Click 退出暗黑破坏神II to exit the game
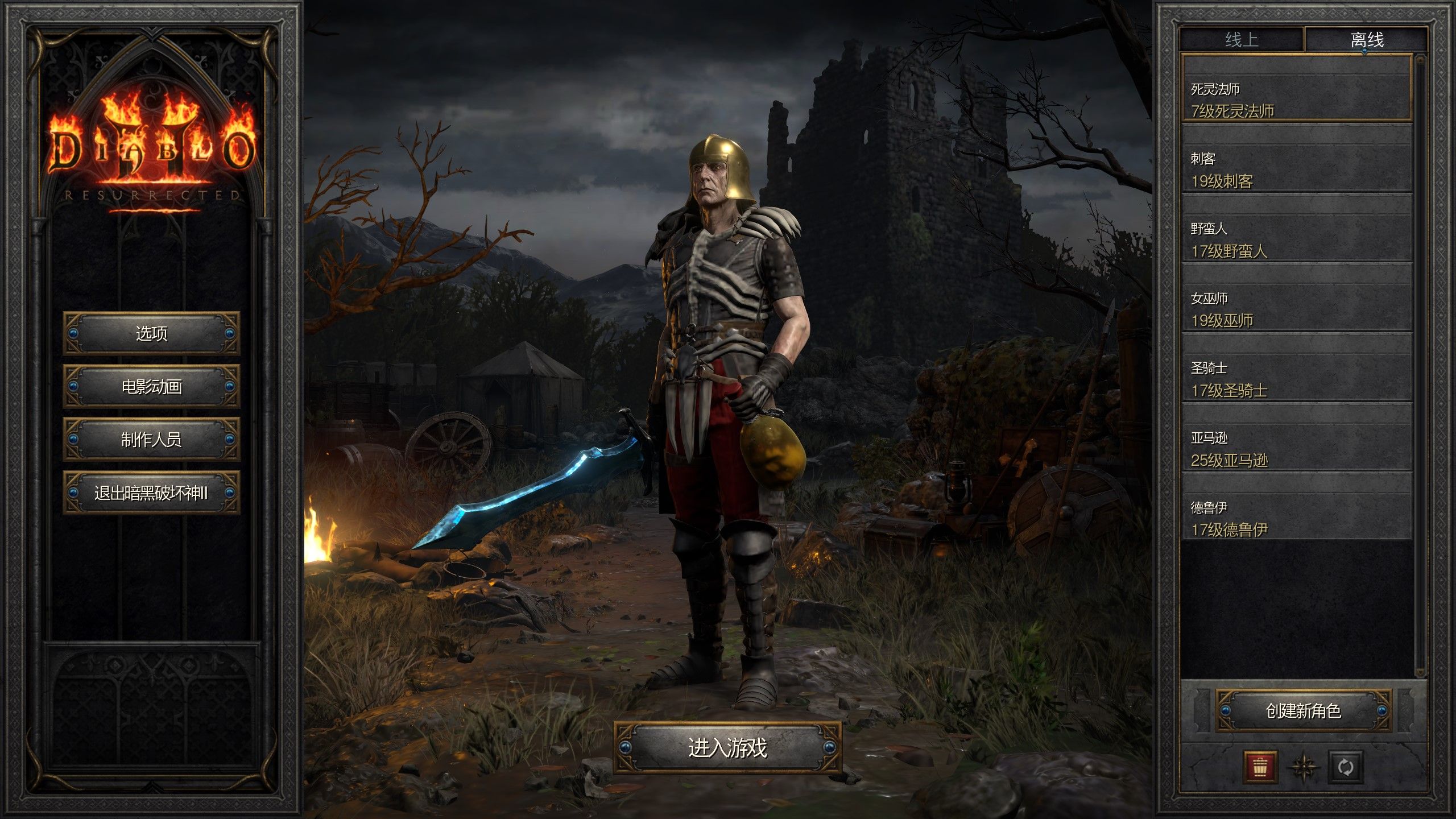The image size is (1456, 819). click(151, 493)
